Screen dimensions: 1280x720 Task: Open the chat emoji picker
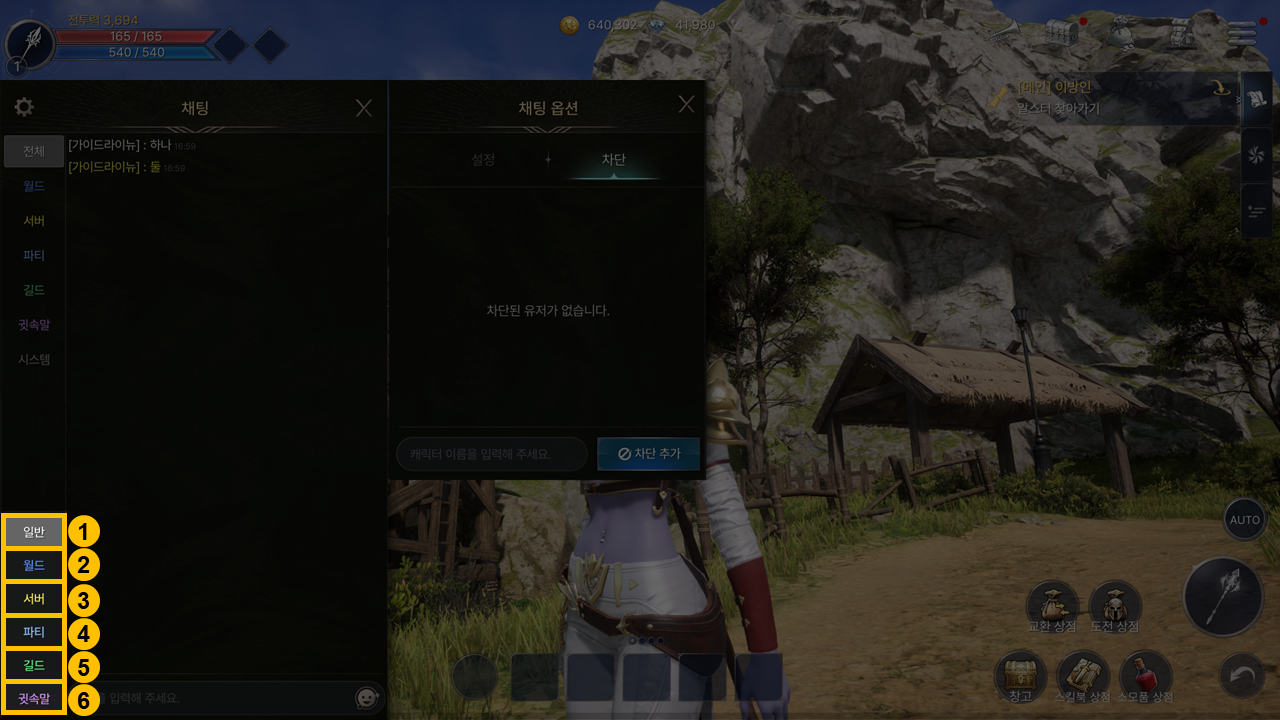pyautogui.click(x=367, y=698)
